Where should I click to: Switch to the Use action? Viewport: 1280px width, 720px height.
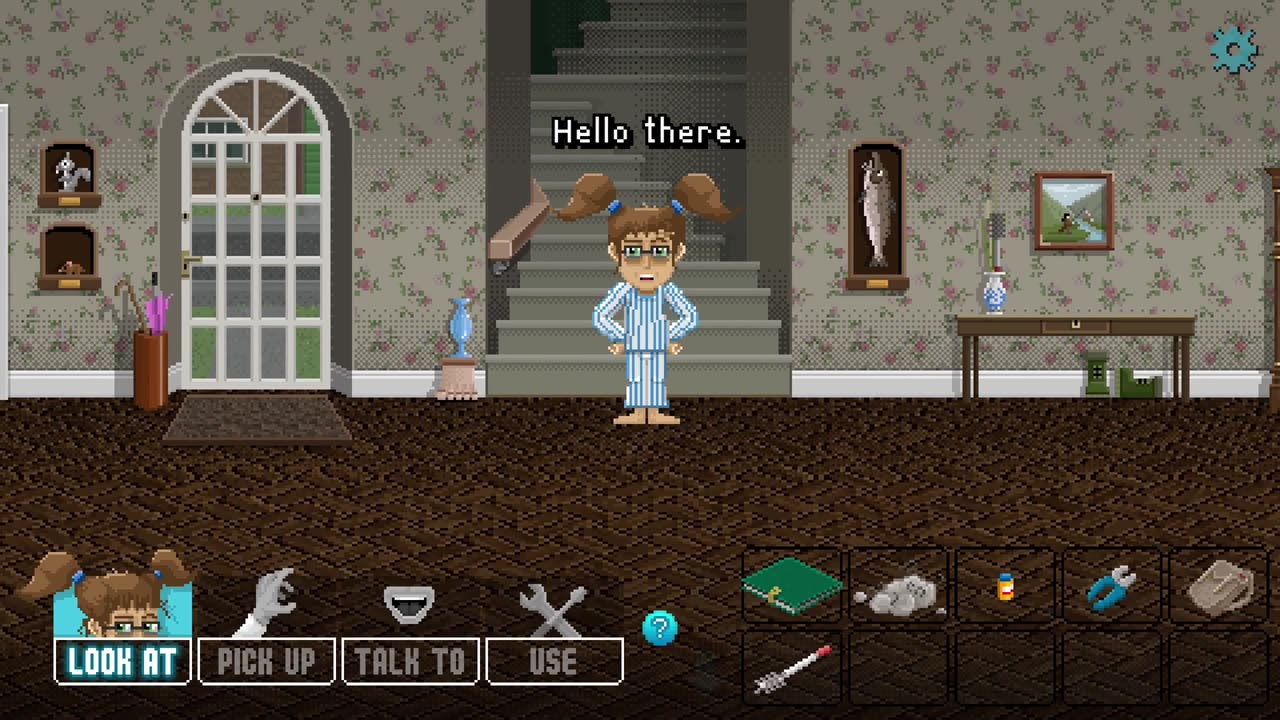[x=554, y=661]
